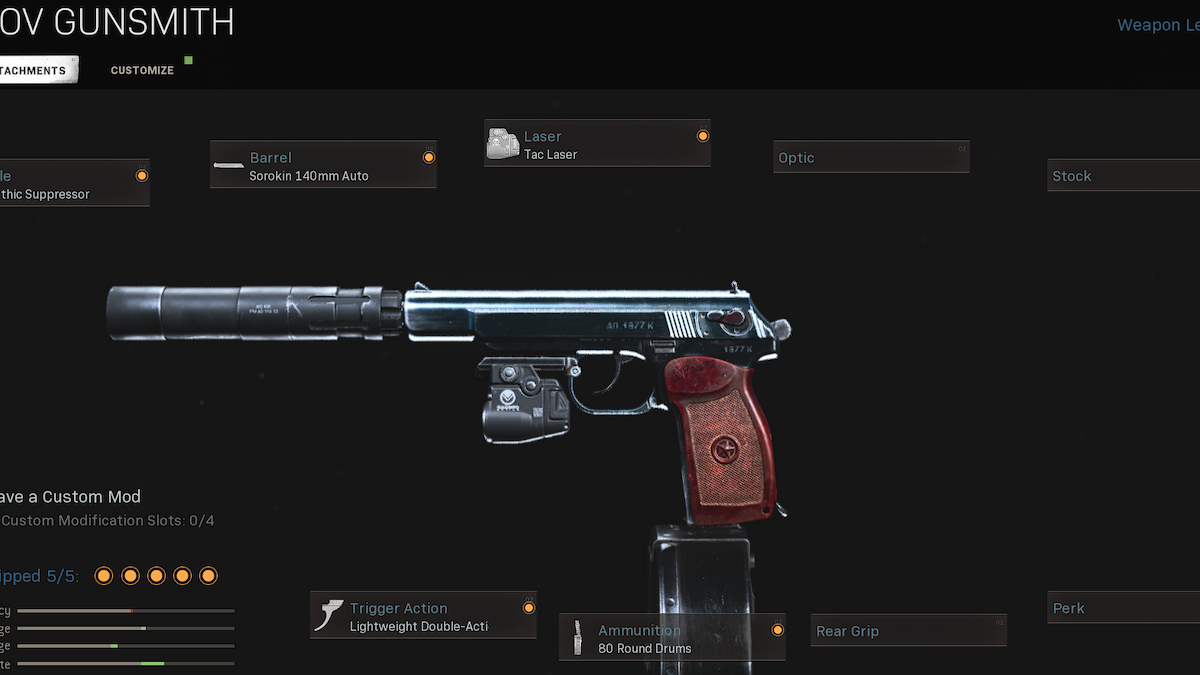Select the Monolithic Suppressor muzzle slot
The image size is (1200, 675).
point(73,184)
